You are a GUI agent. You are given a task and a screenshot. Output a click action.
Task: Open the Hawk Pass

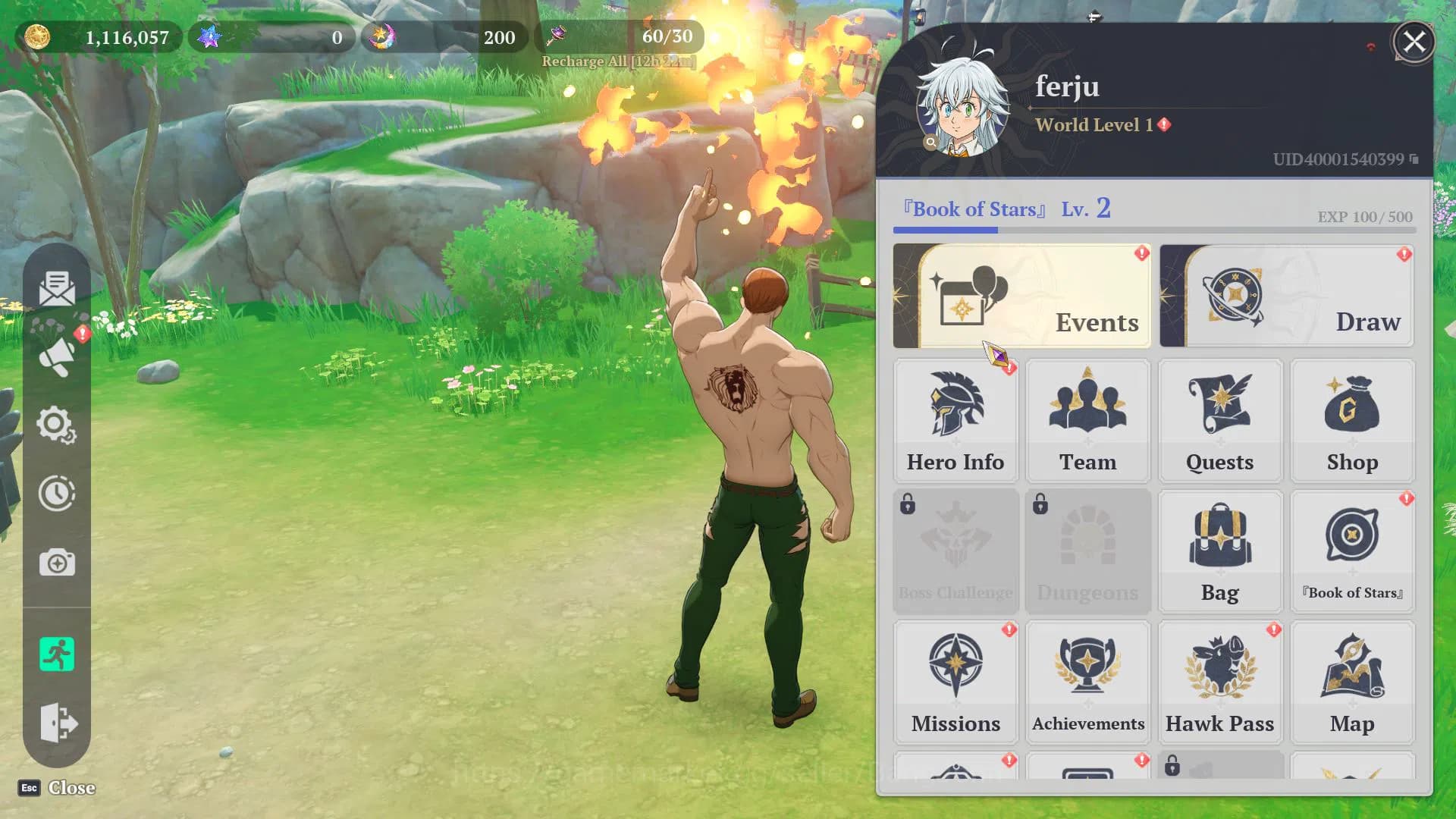point(1219,682)
